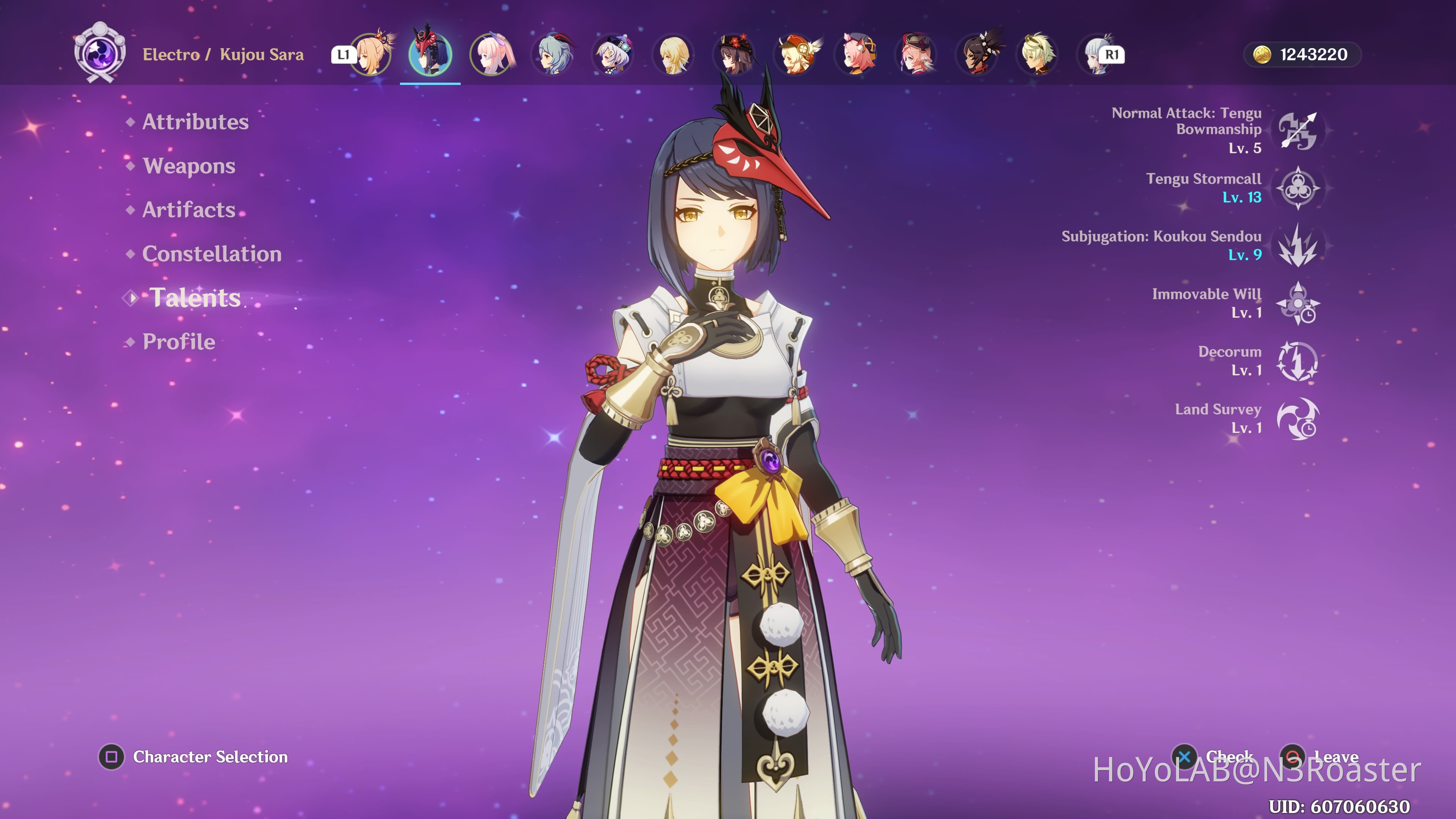Open Subjugation: Koukou Sendou burst talent

pyautogui.click(x=1297, y=245)
